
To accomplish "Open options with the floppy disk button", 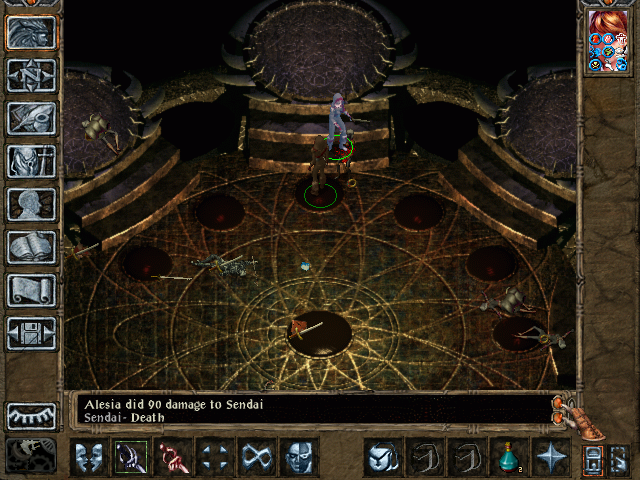I will coord(31,333).
